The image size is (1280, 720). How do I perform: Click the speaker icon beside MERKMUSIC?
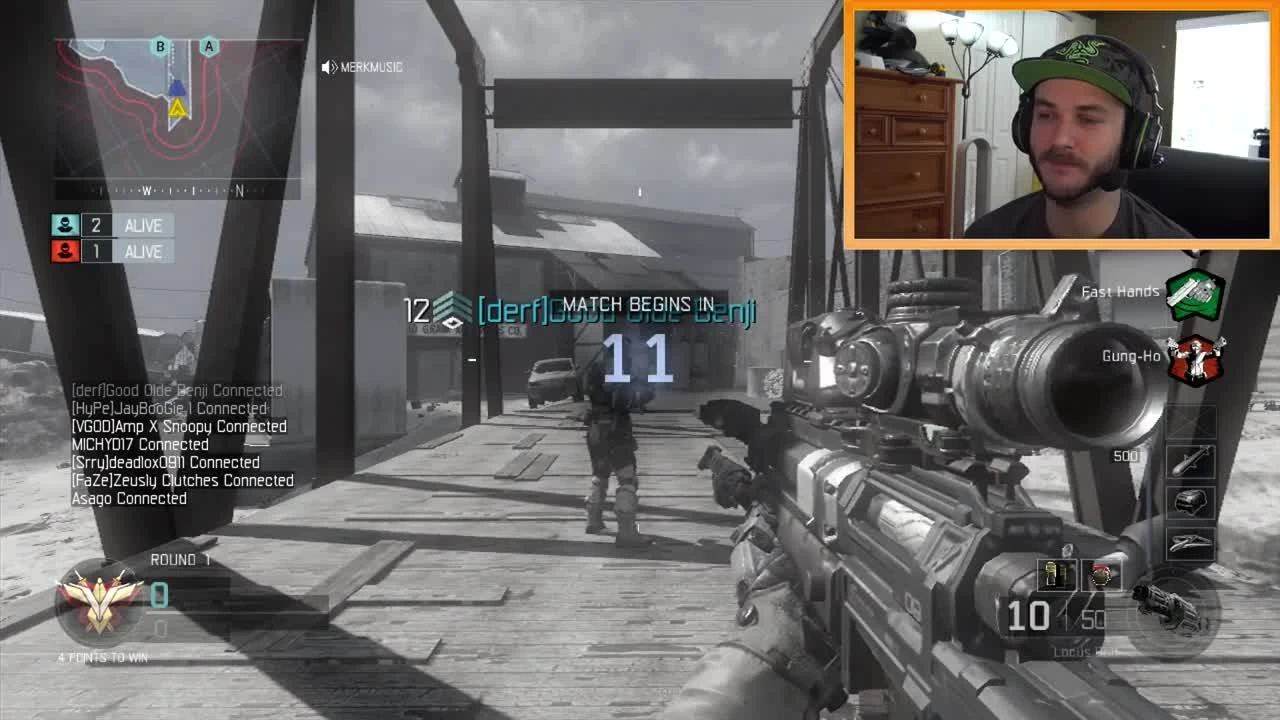click(x=328, y=66)
